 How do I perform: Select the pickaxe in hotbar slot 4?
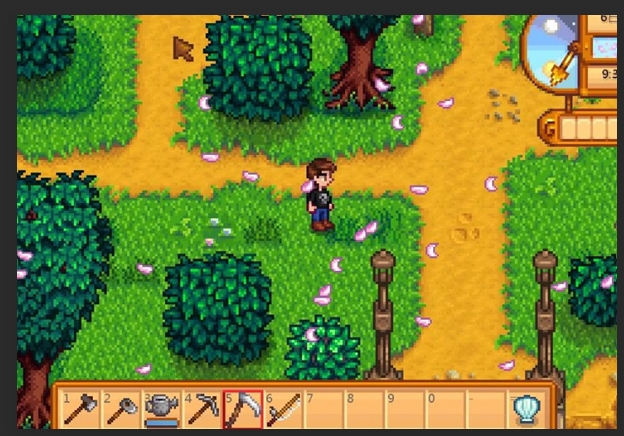click(202, 409)
